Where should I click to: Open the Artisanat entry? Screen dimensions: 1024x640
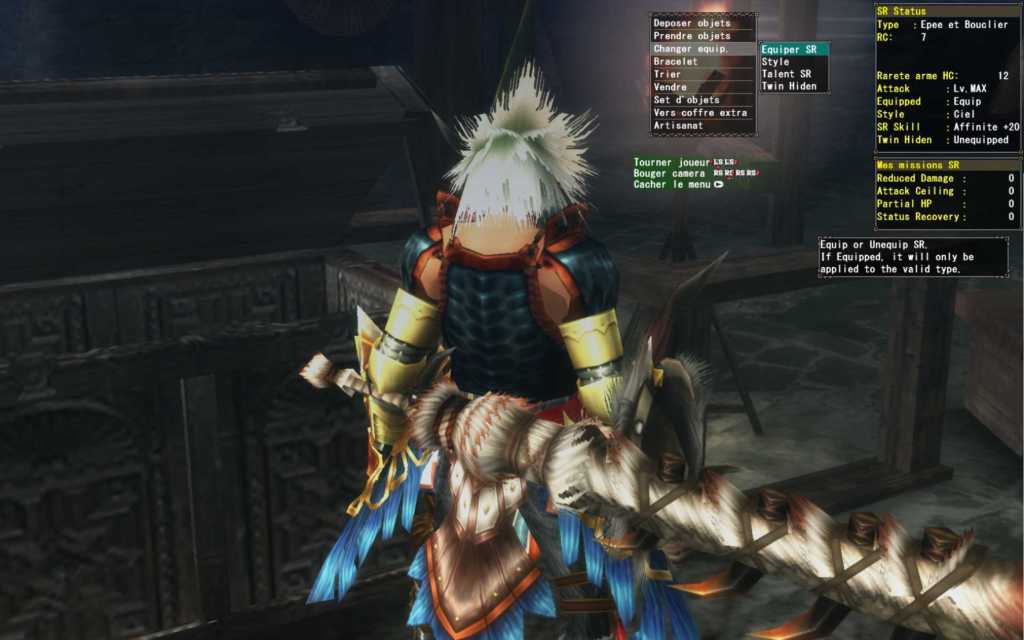click(677, 126)
